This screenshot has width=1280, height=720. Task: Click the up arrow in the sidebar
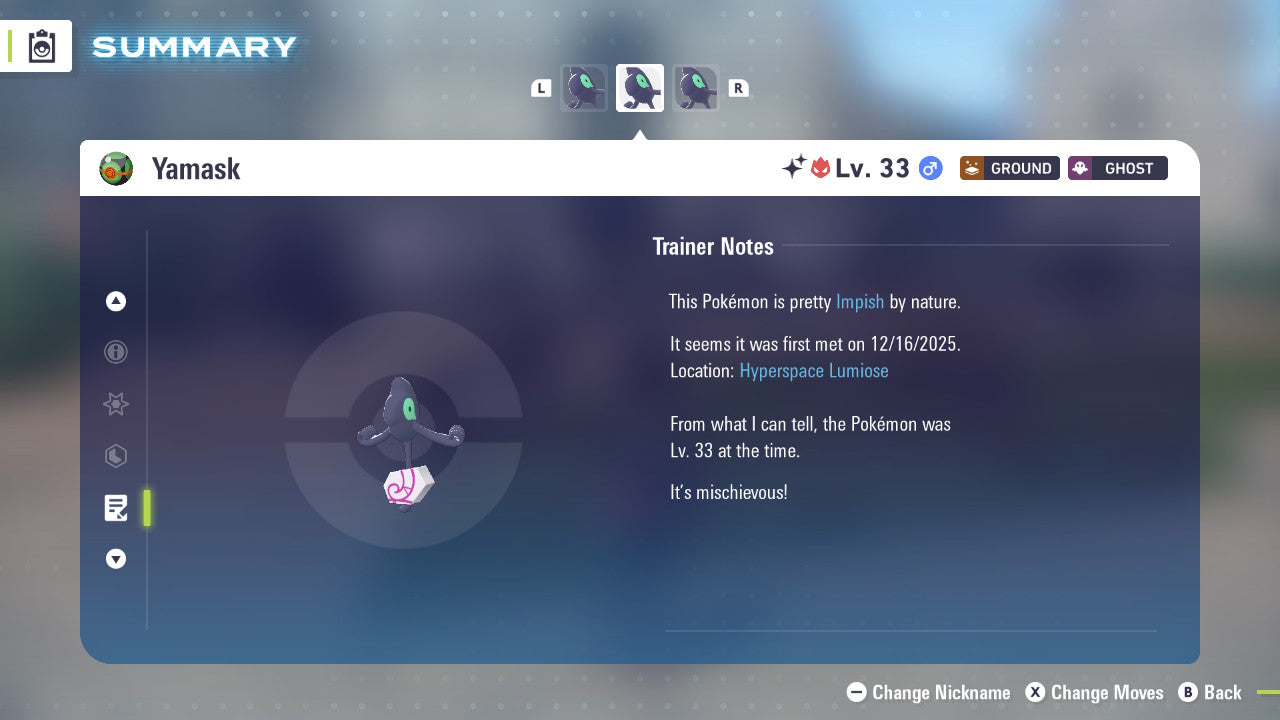(x=116, y=301)
